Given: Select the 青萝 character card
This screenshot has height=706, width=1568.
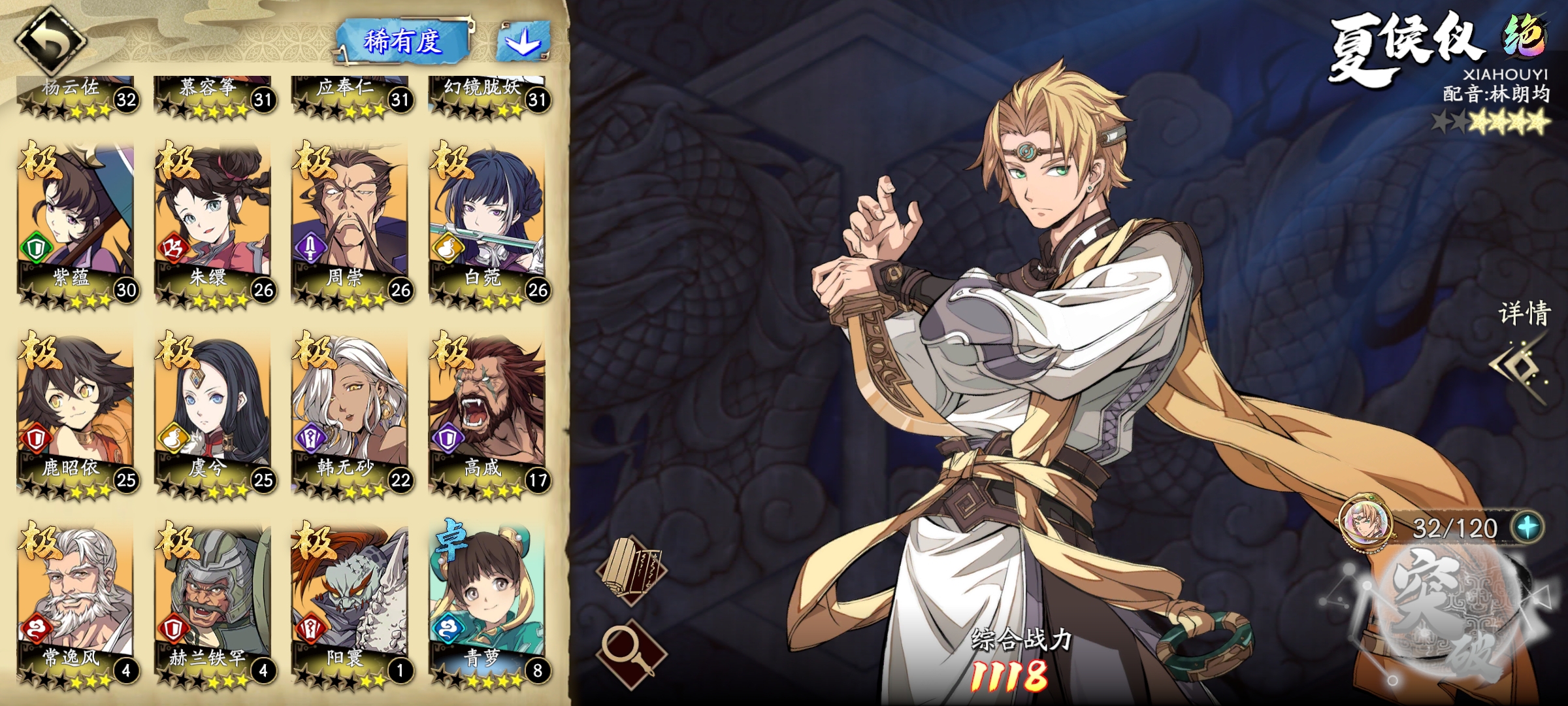Looking at the screenshot, I should [487, 603].
